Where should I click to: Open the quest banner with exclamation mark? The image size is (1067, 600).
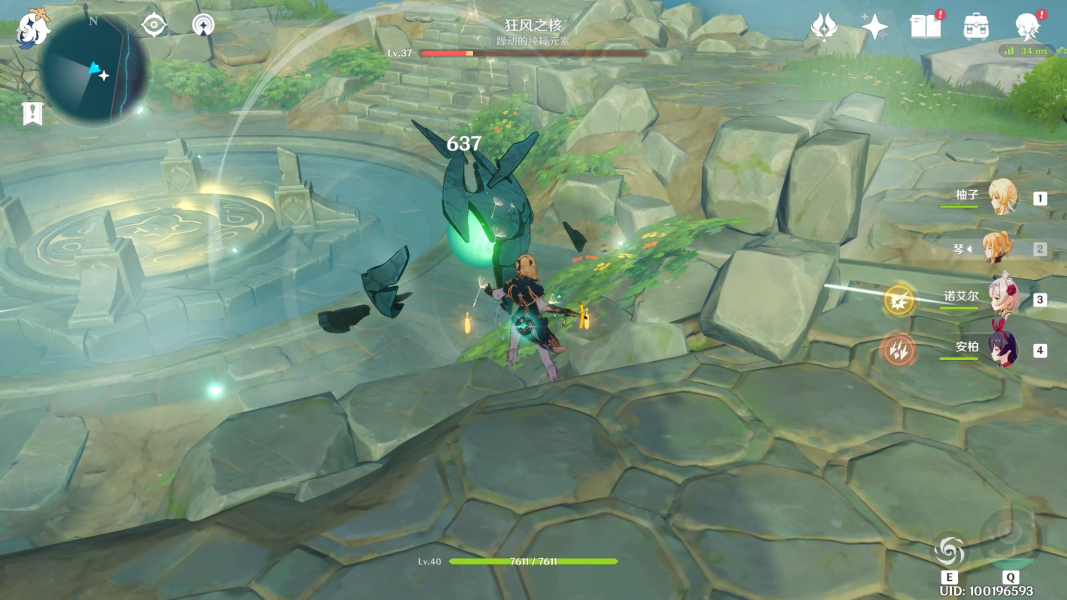(x=32, y=113)
